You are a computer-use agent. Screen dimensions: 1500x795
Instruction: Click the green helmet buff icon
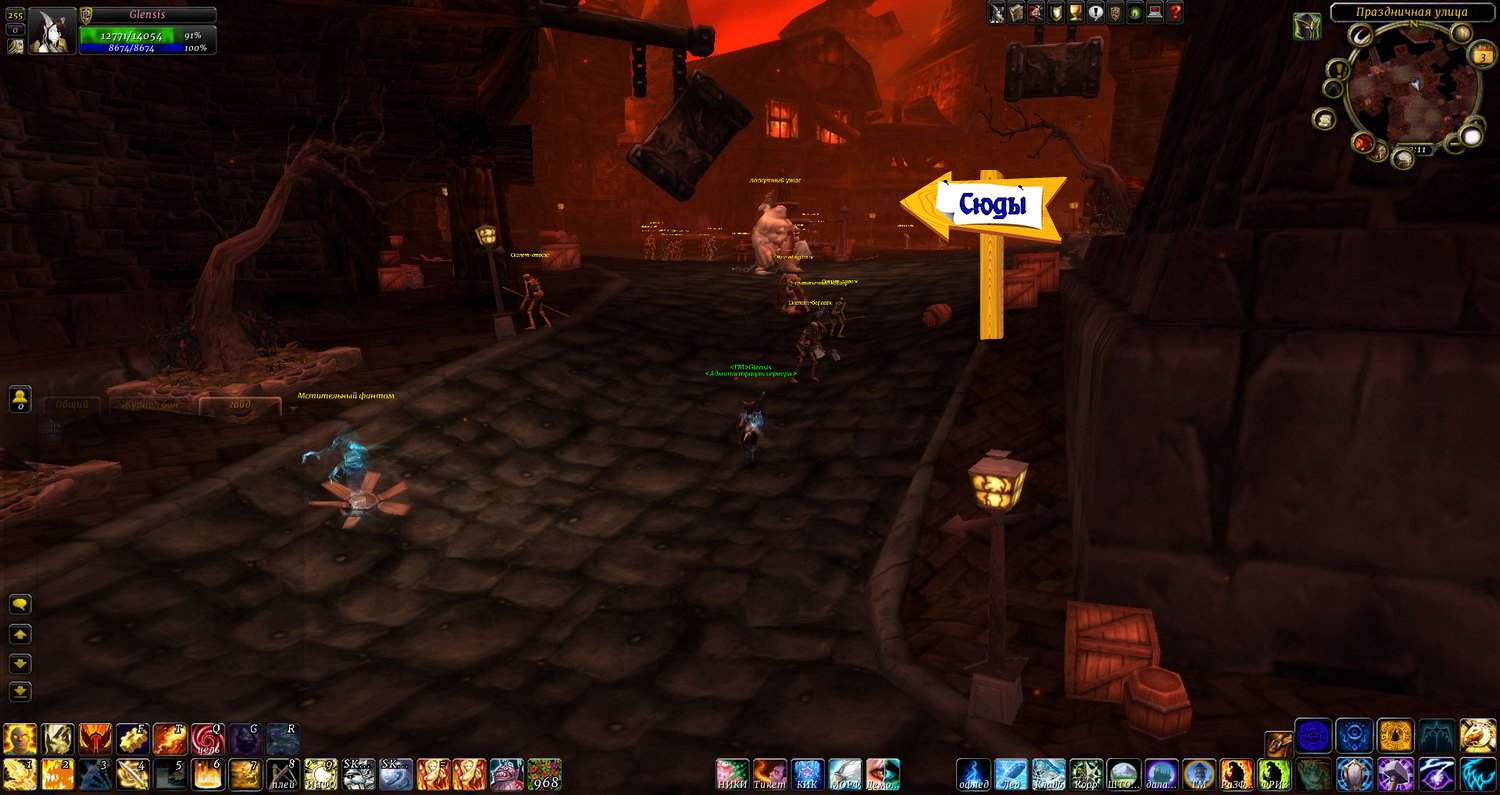[x=1306, y=26]
